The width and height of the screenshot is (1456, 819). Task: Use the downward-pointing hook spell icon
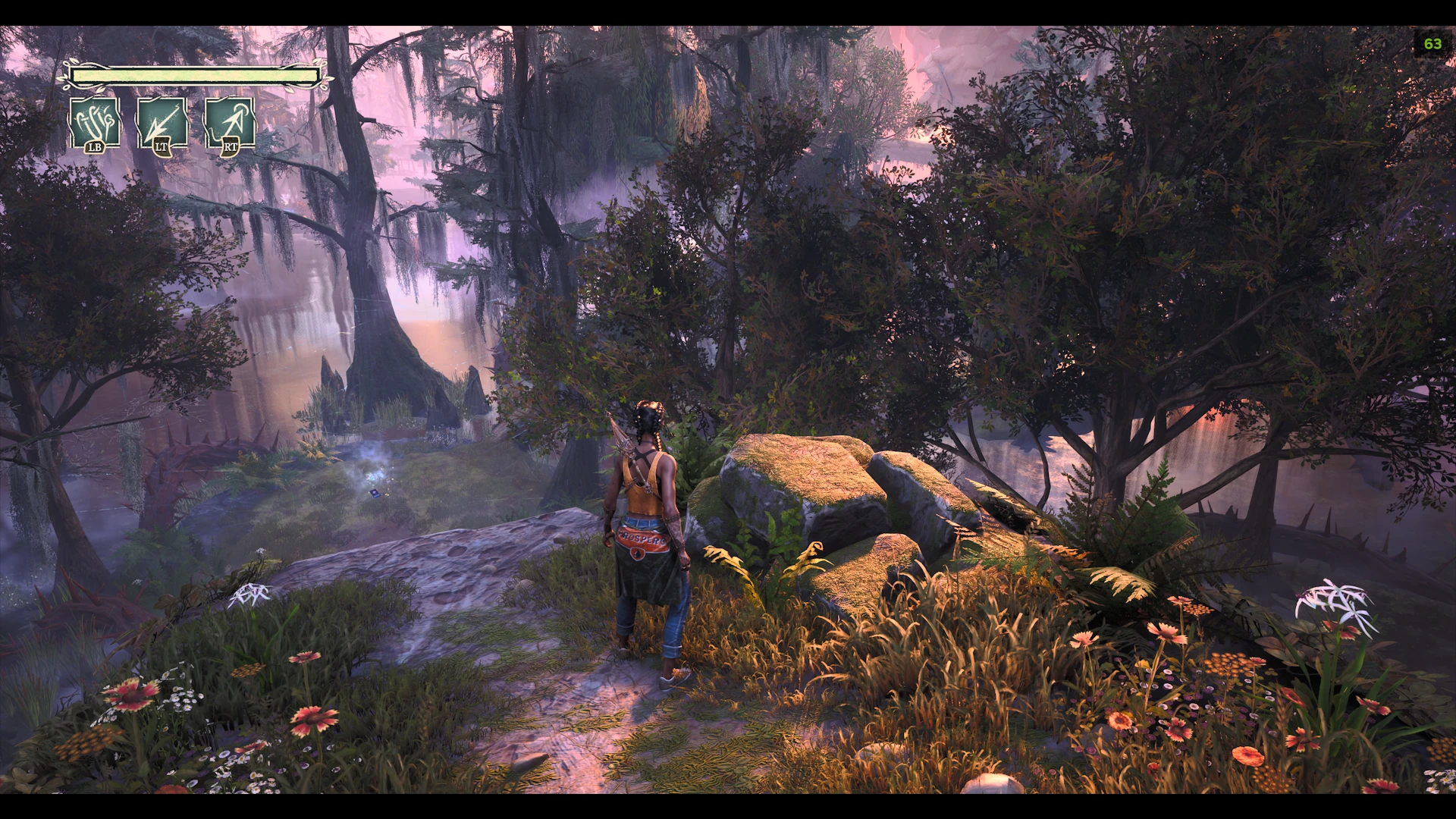click(x=162, y=122)
